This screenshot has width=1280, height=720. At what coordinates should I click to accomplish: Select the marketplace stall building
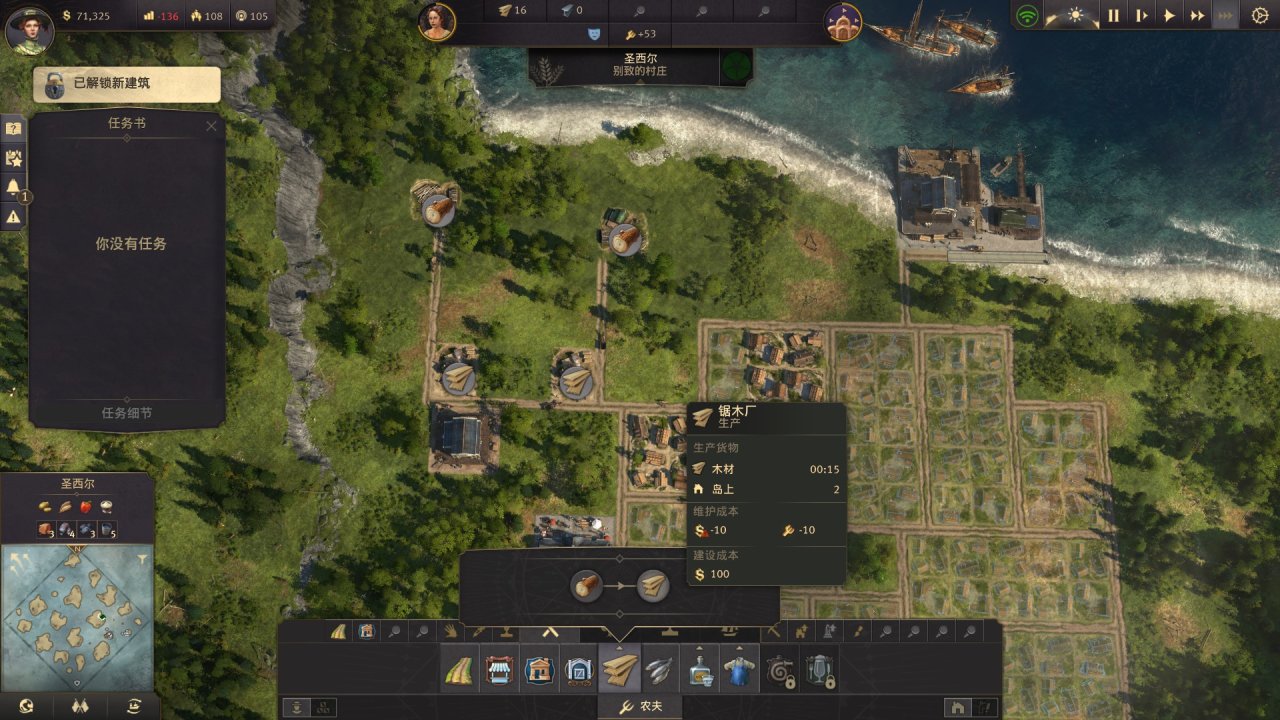coord(499,670)
